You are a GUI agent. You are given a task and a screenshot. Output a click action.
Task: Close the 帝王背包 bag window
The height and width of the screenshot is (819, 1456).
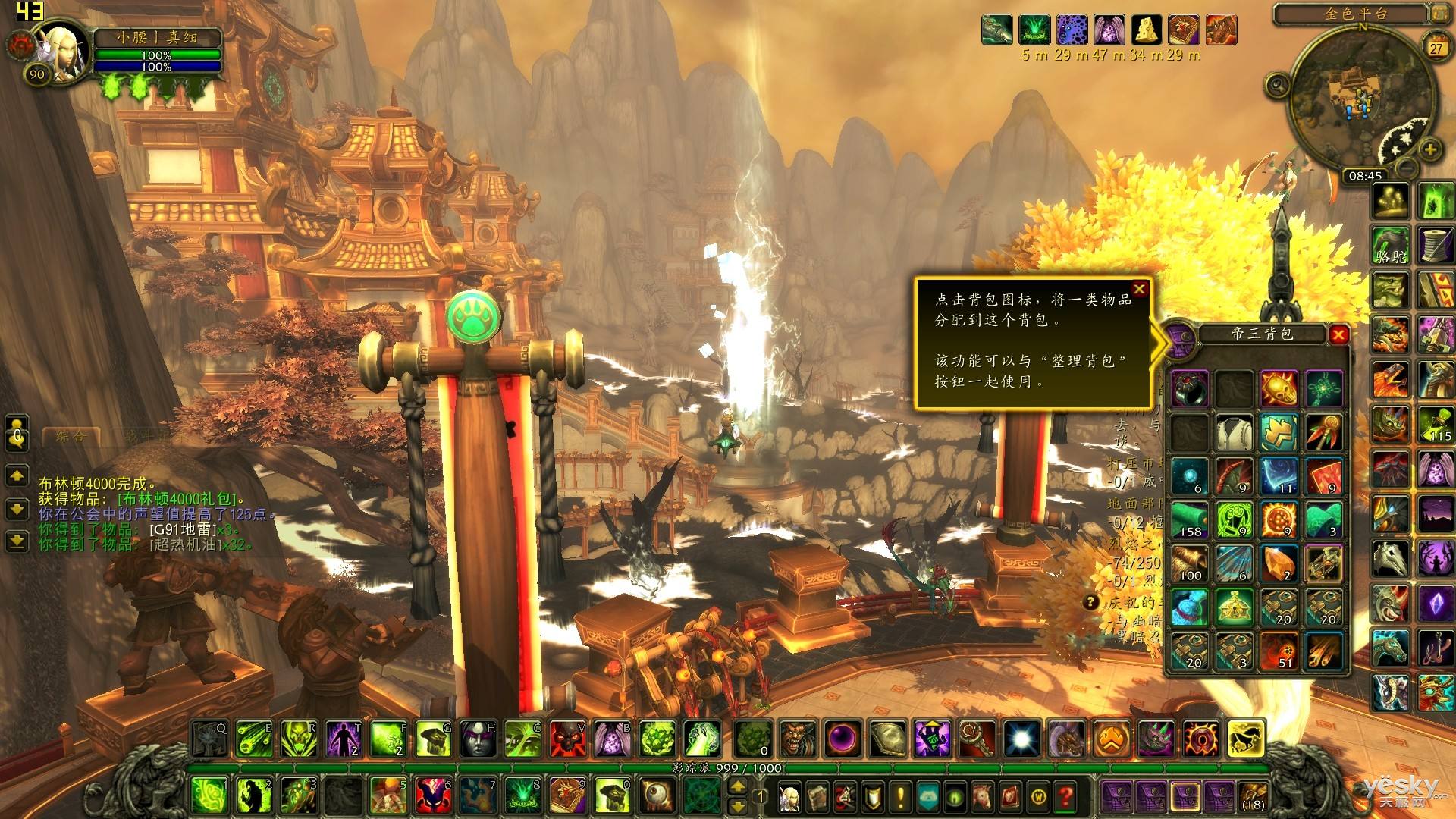pos(1338,334)
